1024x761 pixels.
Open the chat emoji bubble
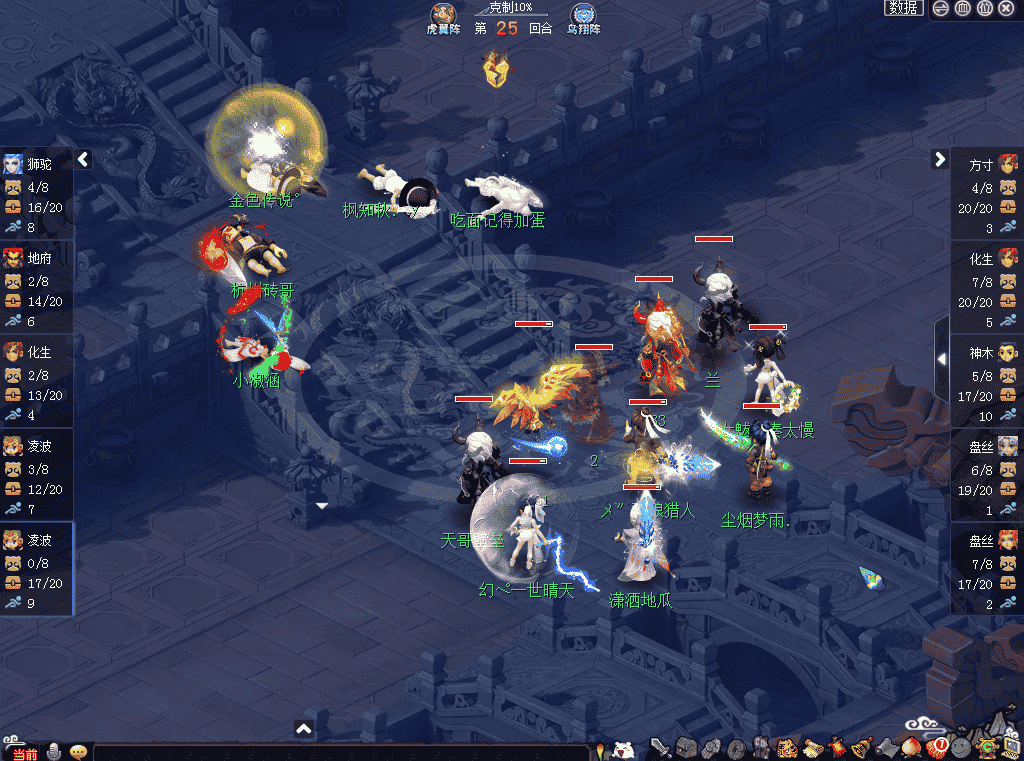click(77, 751)
